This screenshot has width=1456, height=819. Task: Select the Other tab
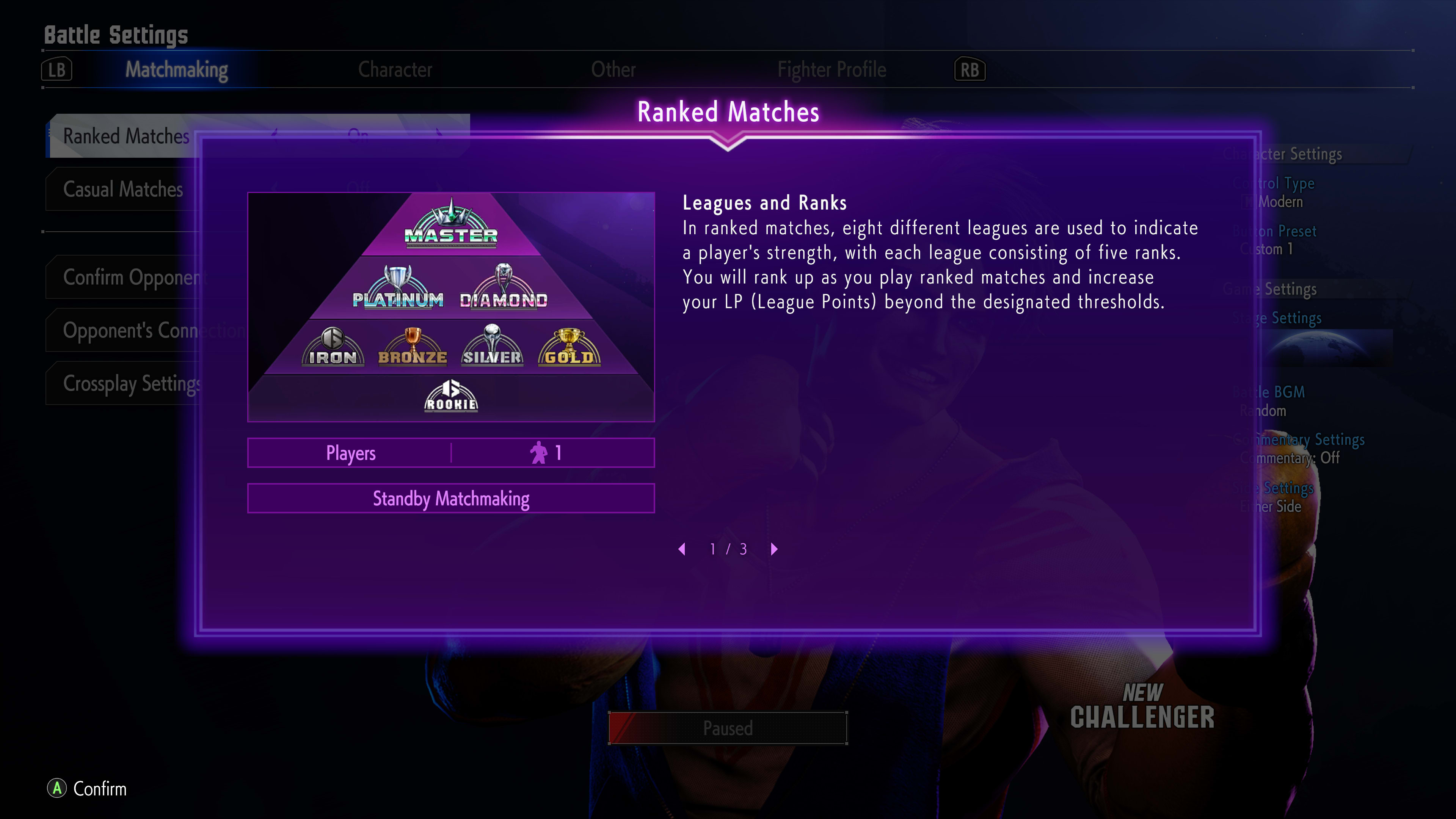point(613,69)
